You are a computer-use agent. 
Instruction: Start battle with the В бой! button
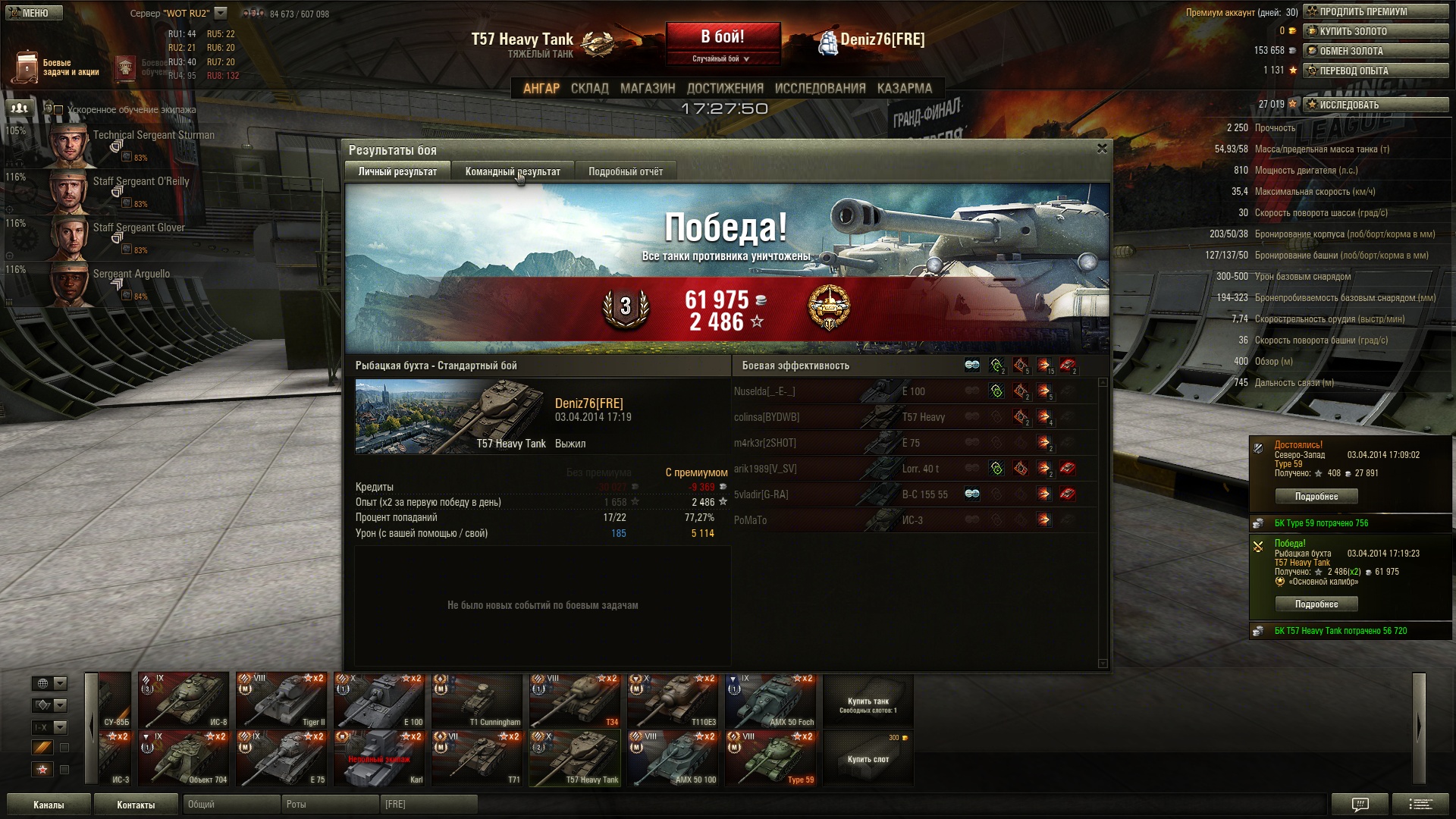point(723,38)
